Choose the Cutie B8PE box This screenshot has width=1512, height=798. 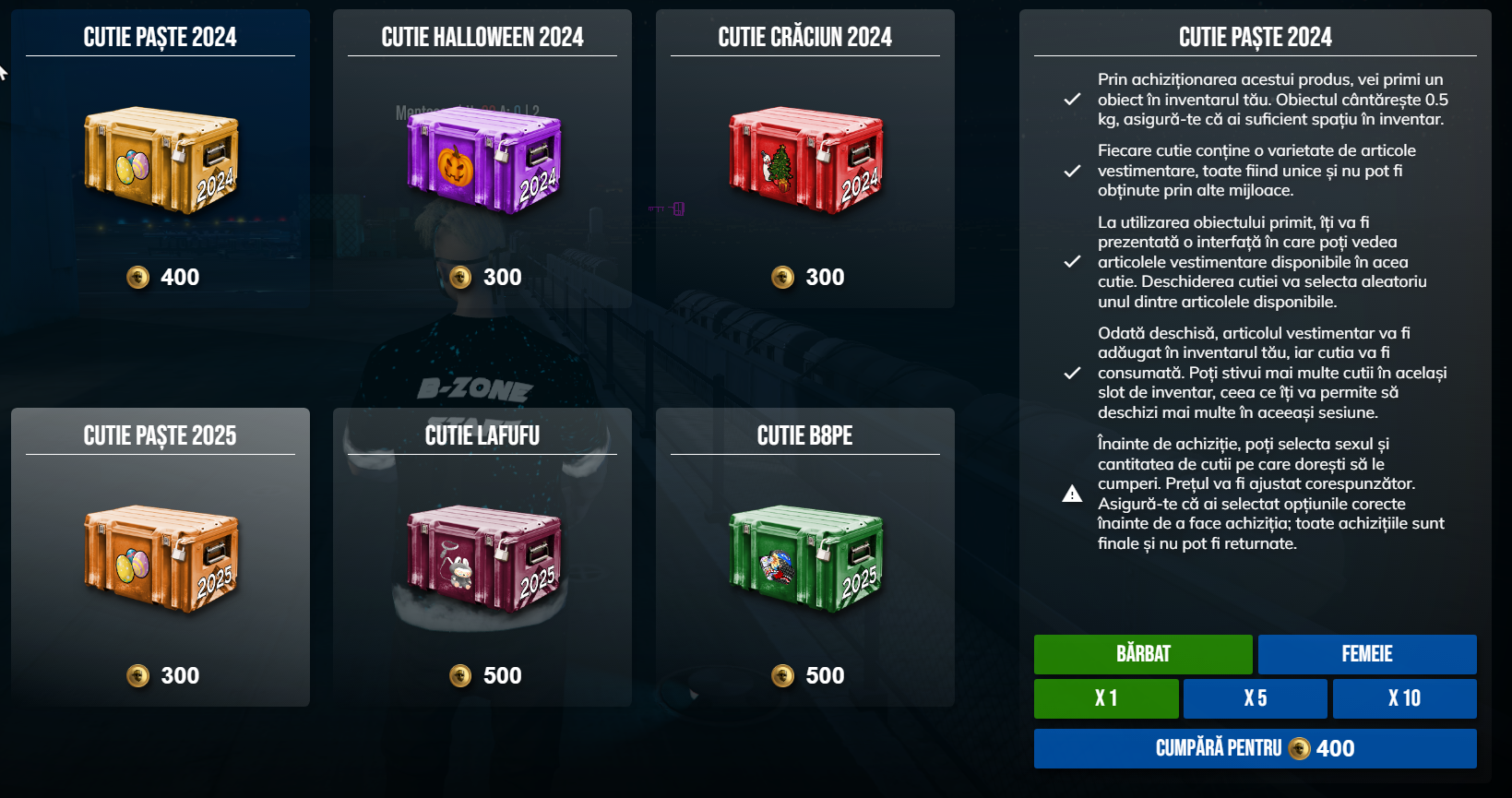point(805,557)
